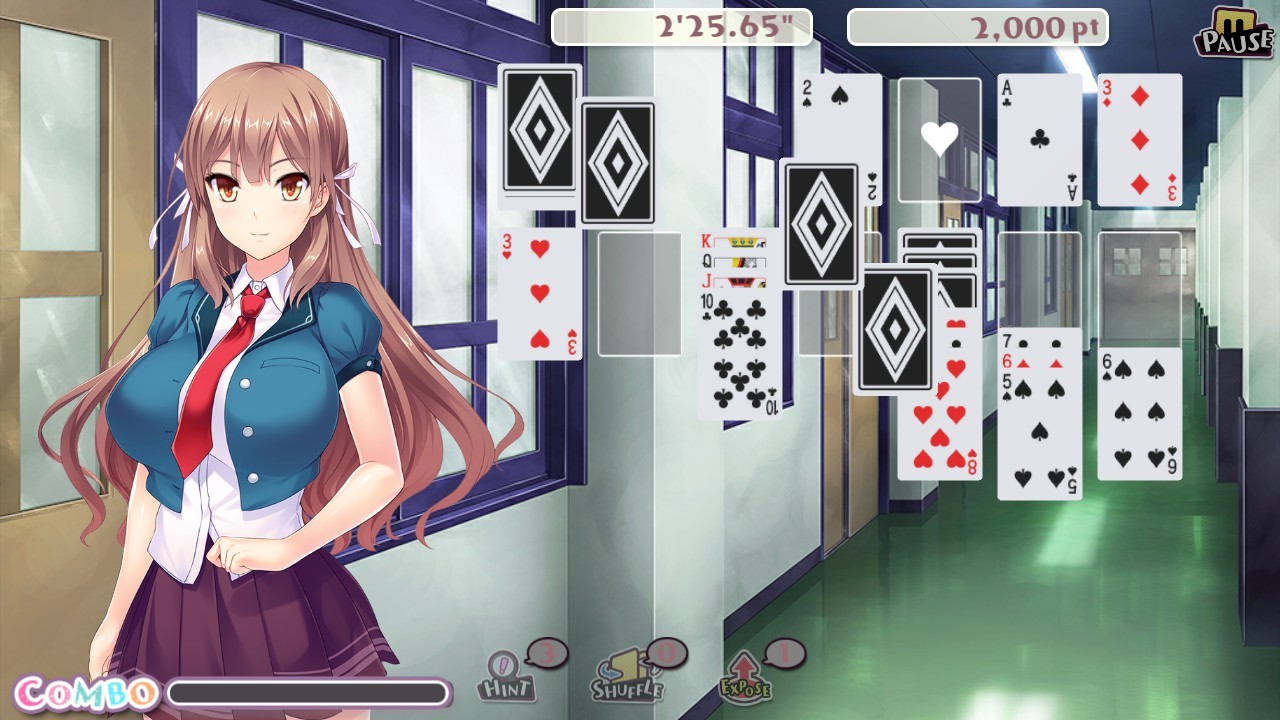Select the Ace of clubs card

coord(1039,140)
